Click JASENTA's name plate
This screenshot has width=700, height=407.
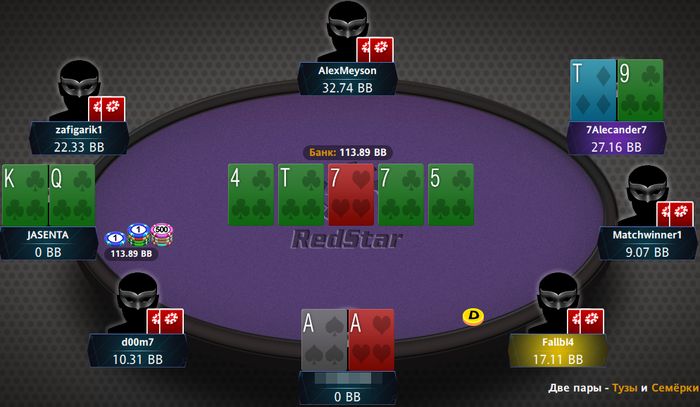click(49, 243)
